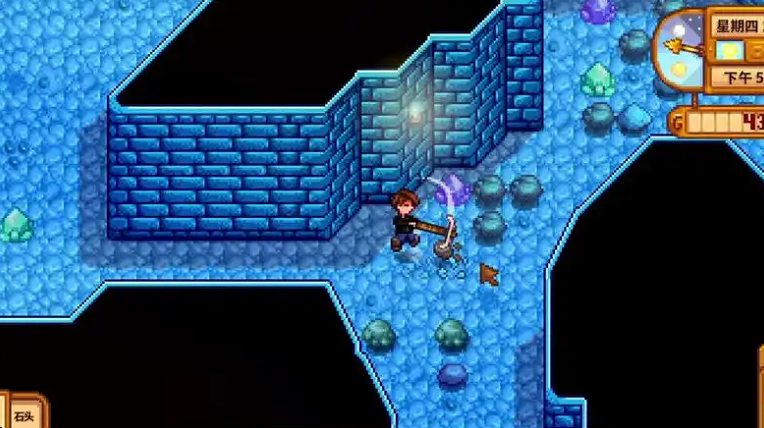Click the day-night clock dial
Screen dimensions: 764x428
pos(678,46)
